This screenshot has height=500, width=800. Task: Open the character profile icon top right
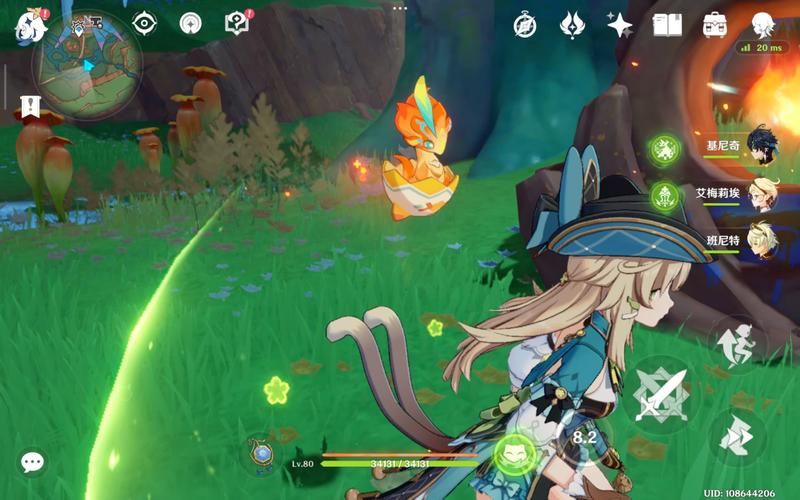point(764,25)
